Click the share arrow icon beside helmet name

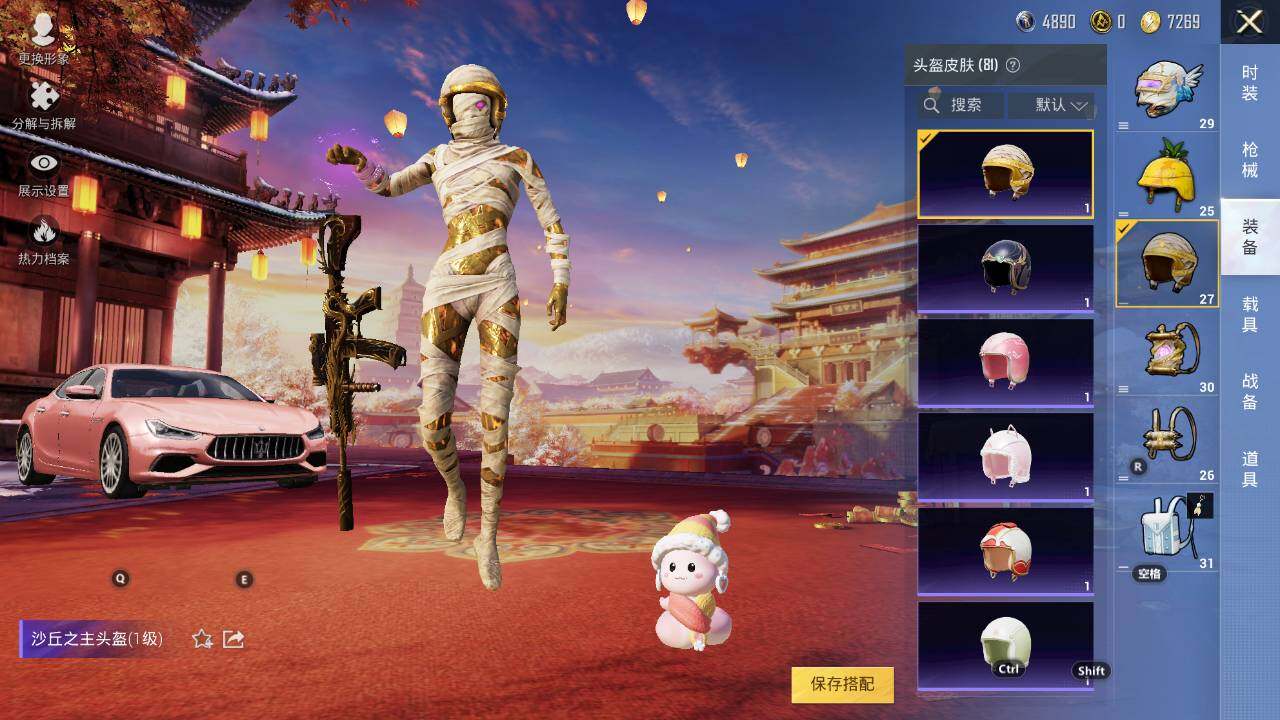click(234, 639)
